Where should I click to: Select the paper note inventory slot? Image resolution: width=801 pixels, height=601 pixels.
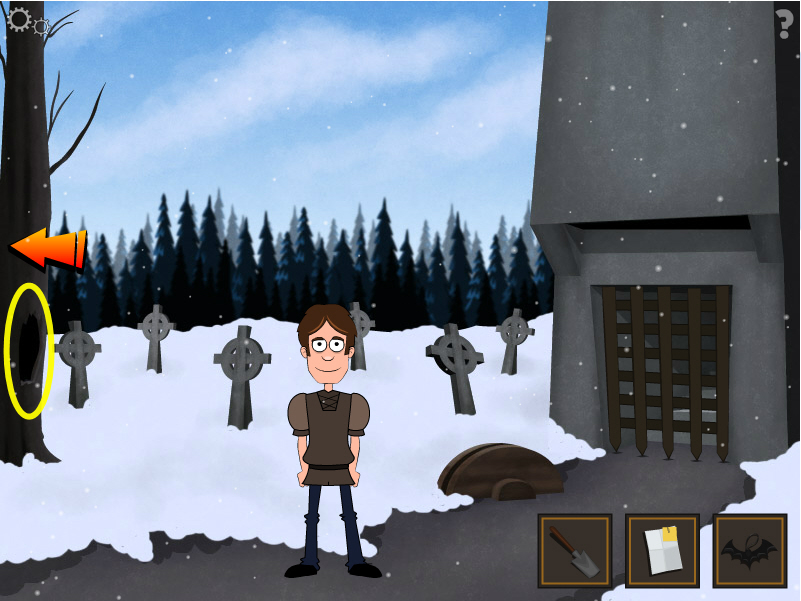[662, 550]
